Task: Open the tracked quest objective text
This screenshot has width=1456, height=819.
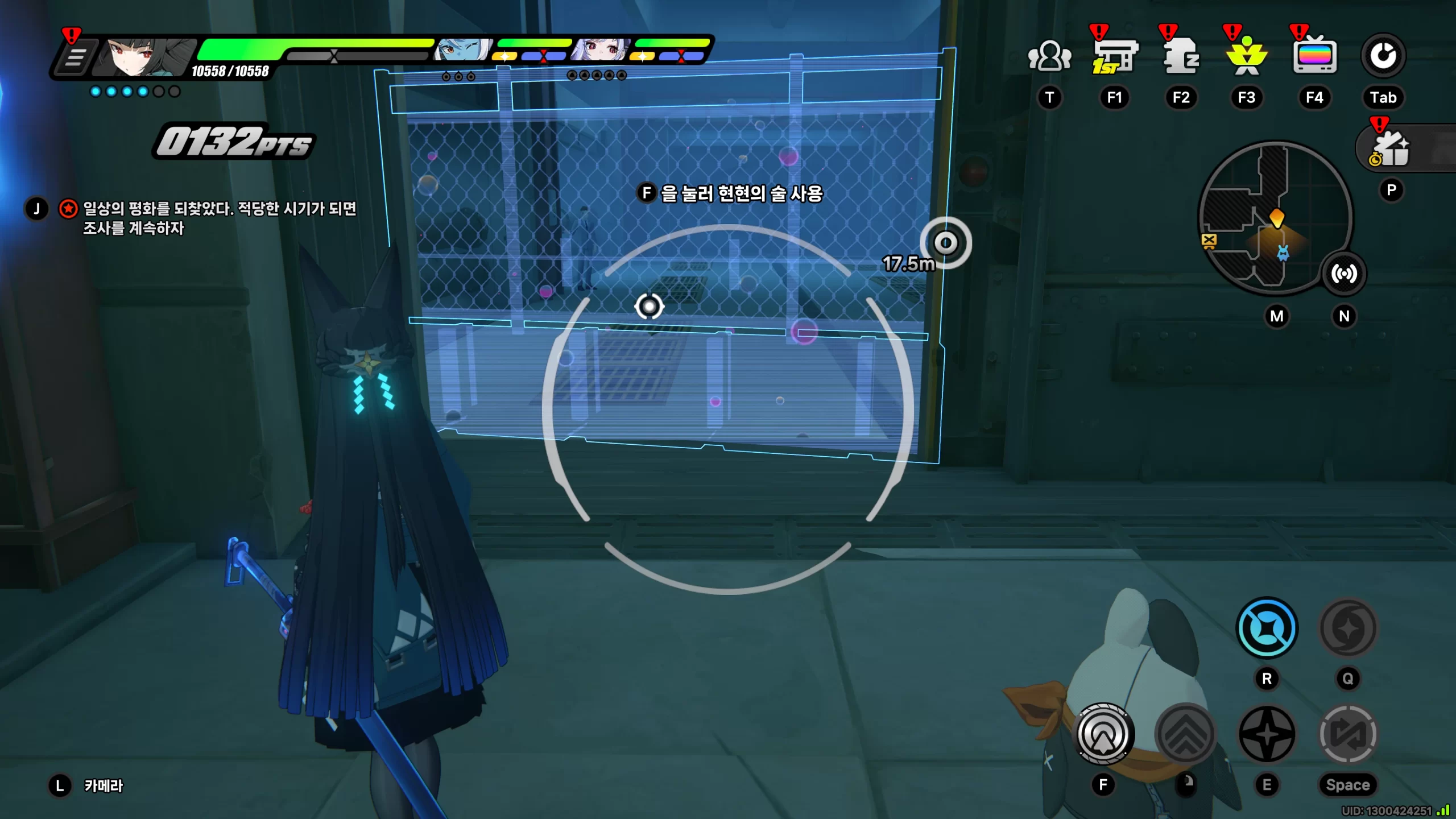Action: [x=219, y=218]
